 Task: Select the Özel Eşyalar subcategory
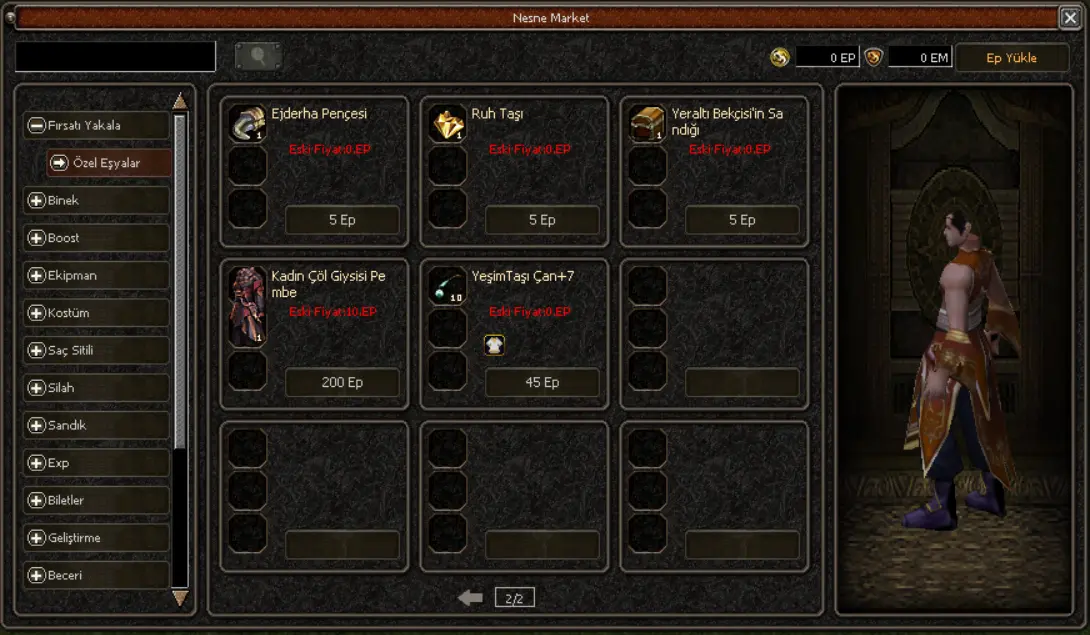pyautogui.click(x=107, y=163)
